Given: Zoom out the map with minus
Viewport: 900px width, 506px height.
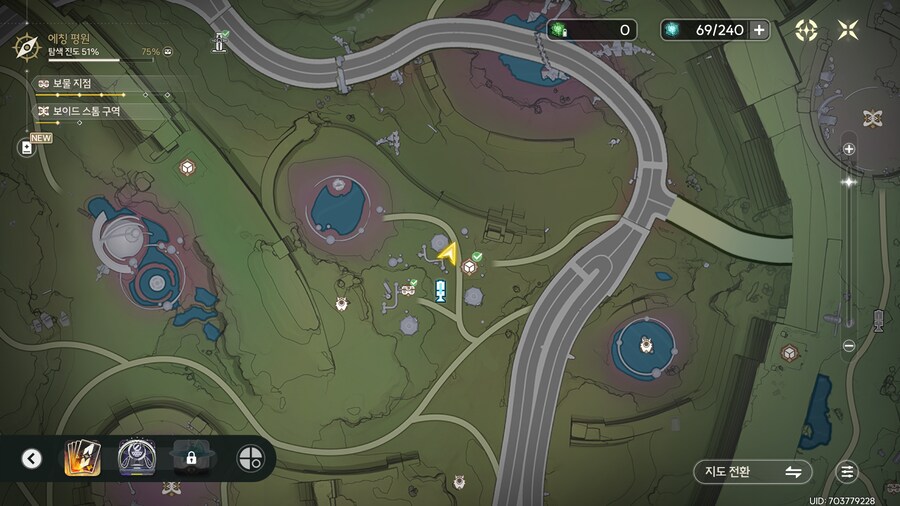Looking at the screenshot, I should pos(849,346).
